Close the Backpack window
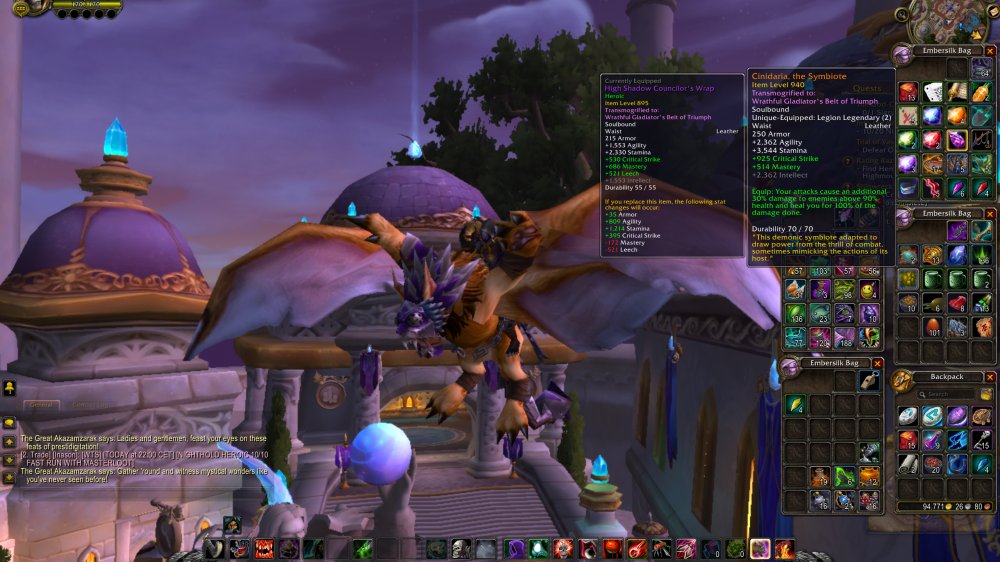 pos(988,377)
